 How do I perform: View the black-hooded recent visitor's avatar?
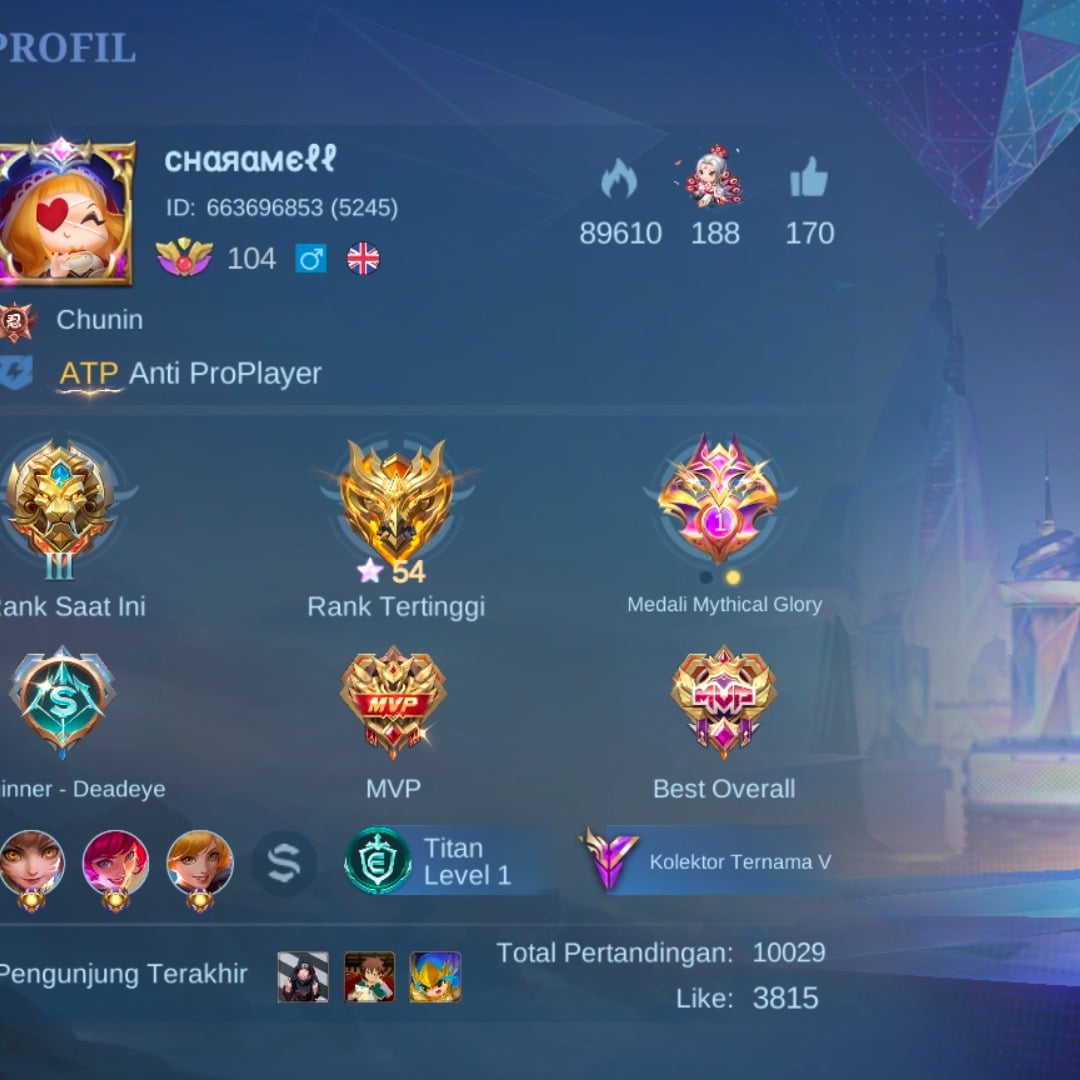click(x=303, y=977)
